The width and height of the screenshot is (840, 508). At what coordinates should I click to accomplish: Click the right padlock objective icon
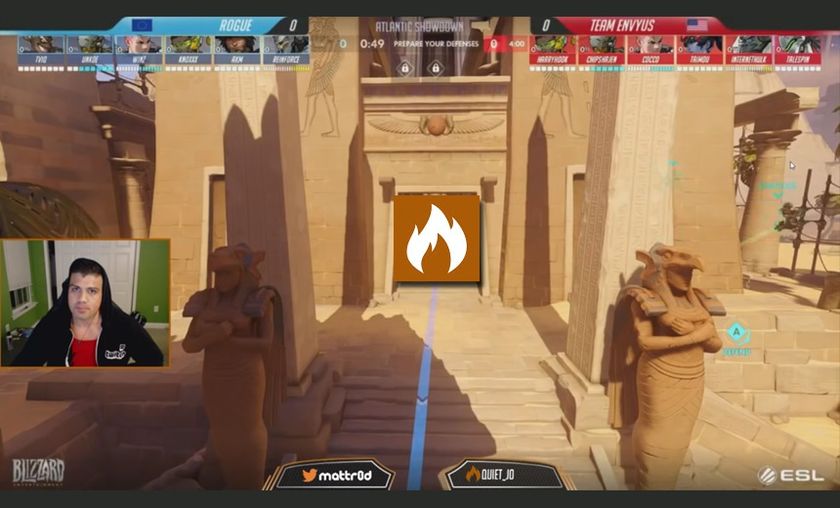pos(435,68)
